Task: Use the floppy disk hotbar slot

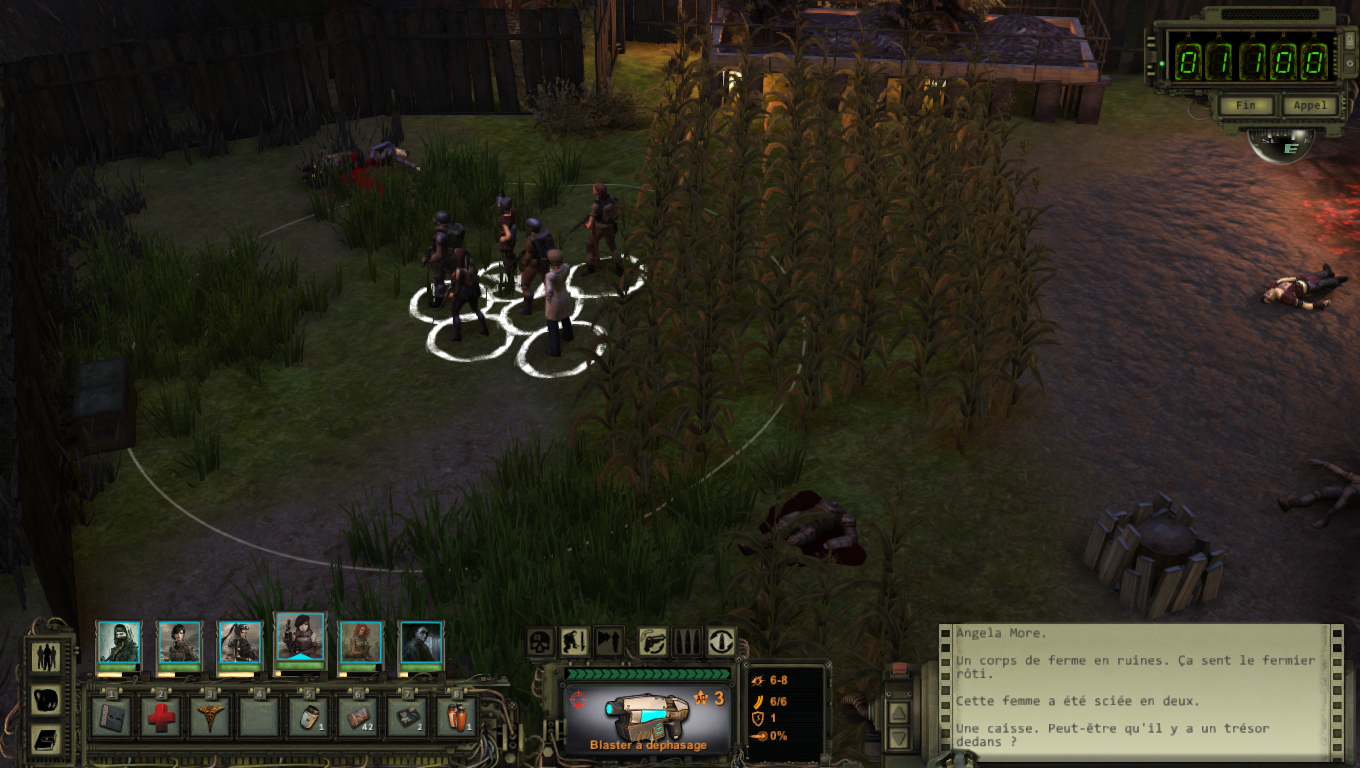Action: 110,717
